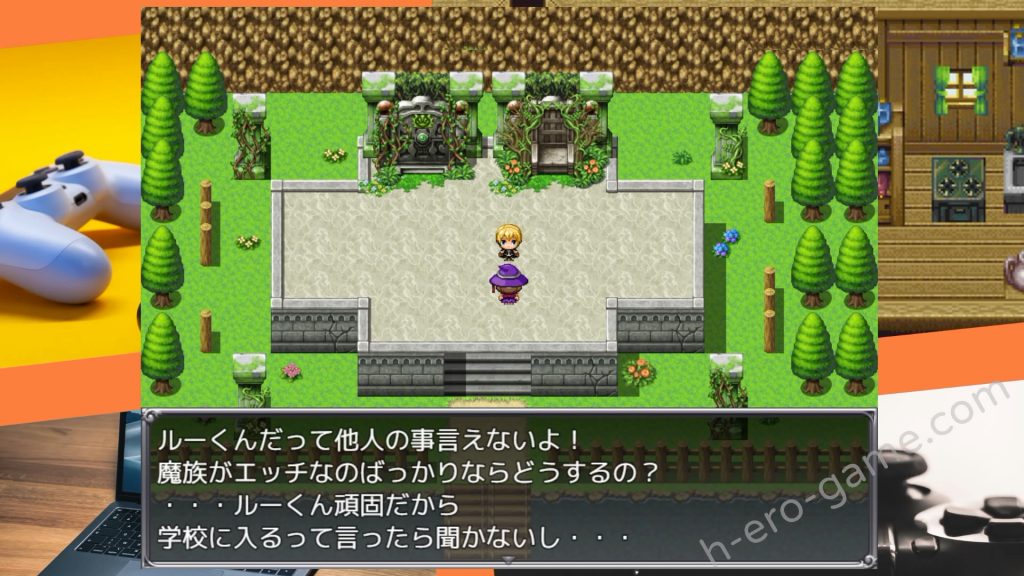Click the dialogue continue arrow indicator

point(509,560)
